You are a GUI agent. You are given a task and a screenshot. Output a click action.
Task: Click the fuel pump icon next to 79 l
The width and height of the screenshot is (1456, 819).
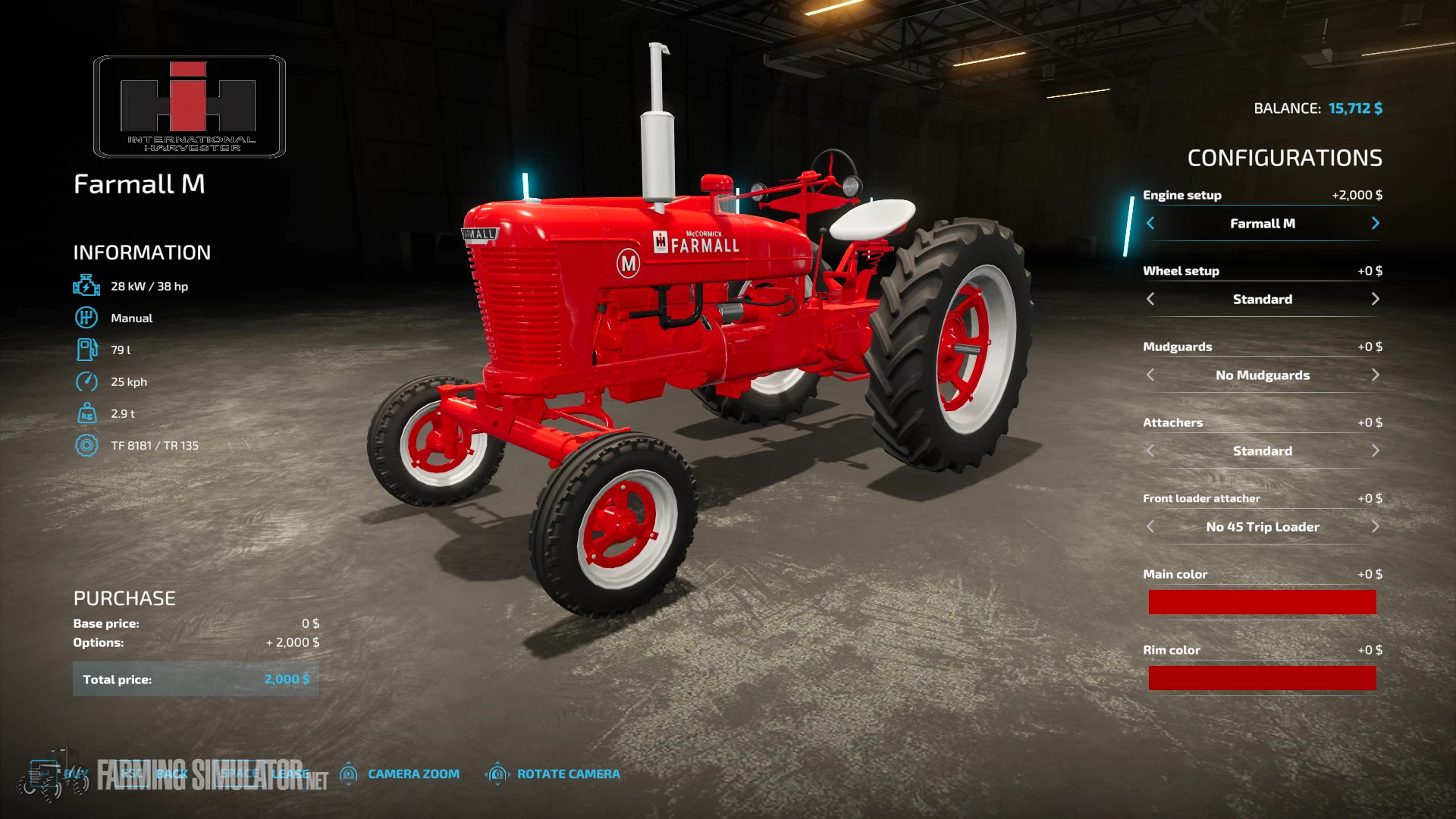88,350
